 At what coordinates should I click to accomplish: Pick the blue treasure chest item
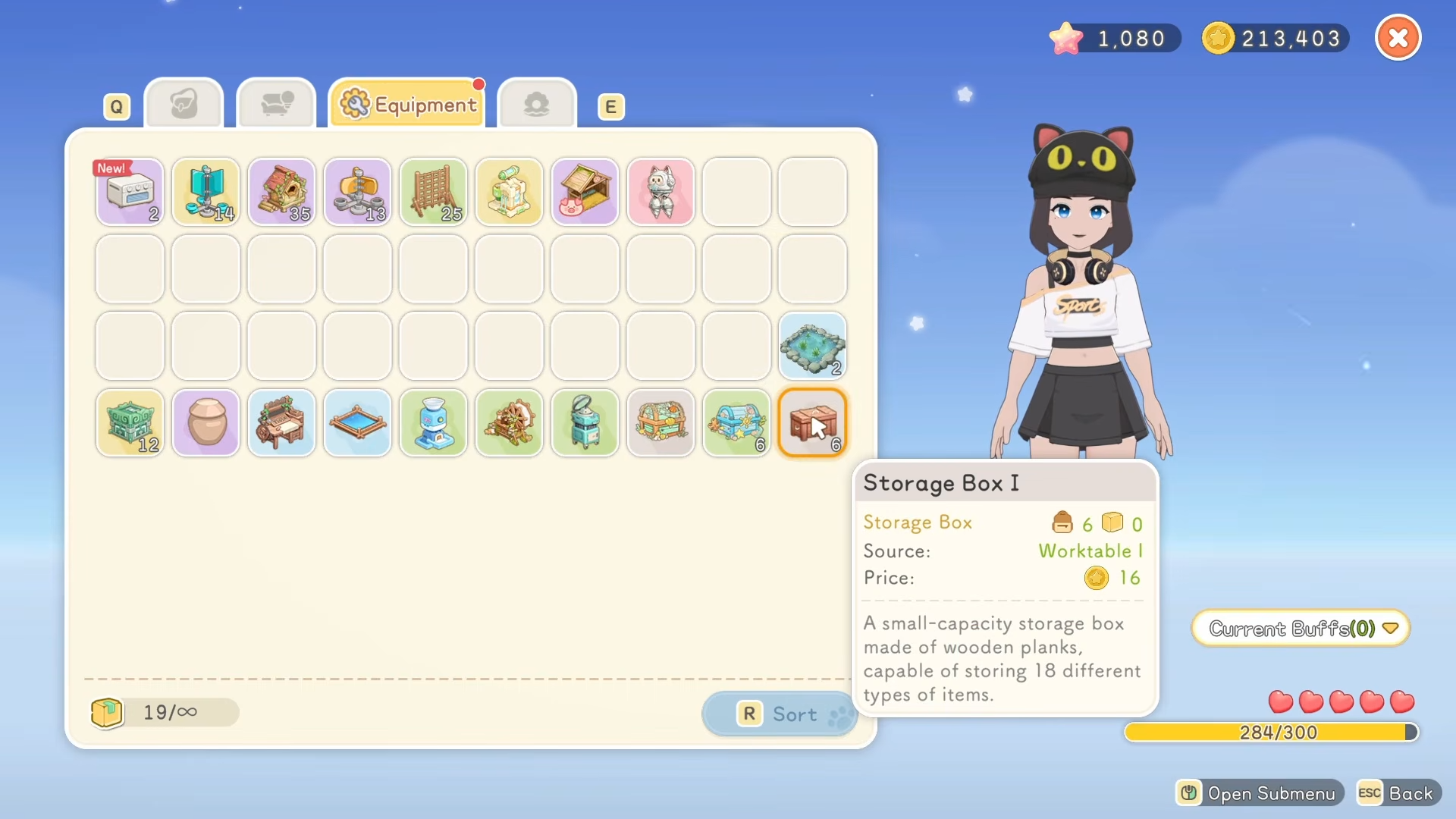(x=736, y=422)
